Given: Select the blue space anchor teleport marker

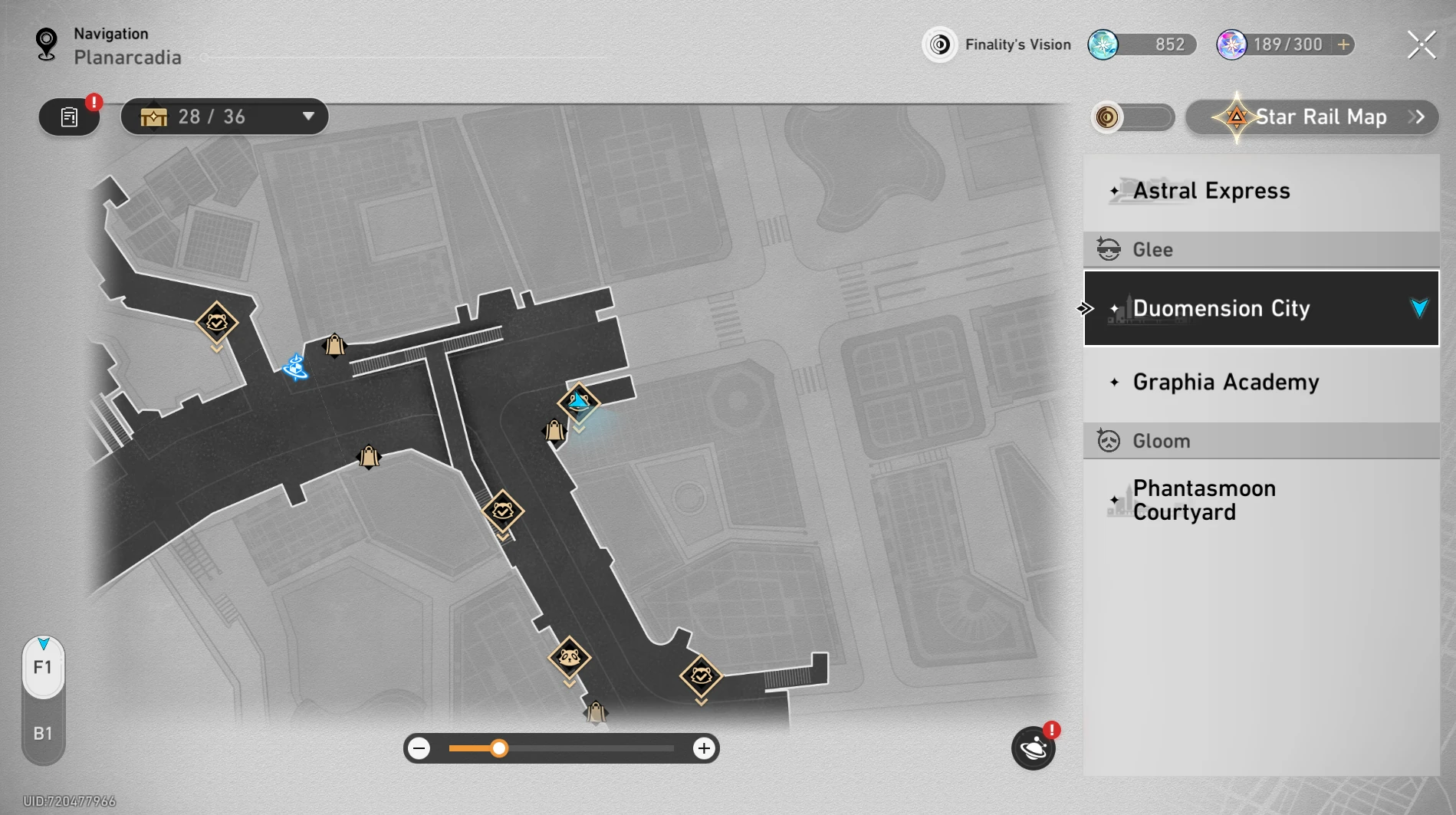Looking at the screenshot, I should click(x=295, y=367).
